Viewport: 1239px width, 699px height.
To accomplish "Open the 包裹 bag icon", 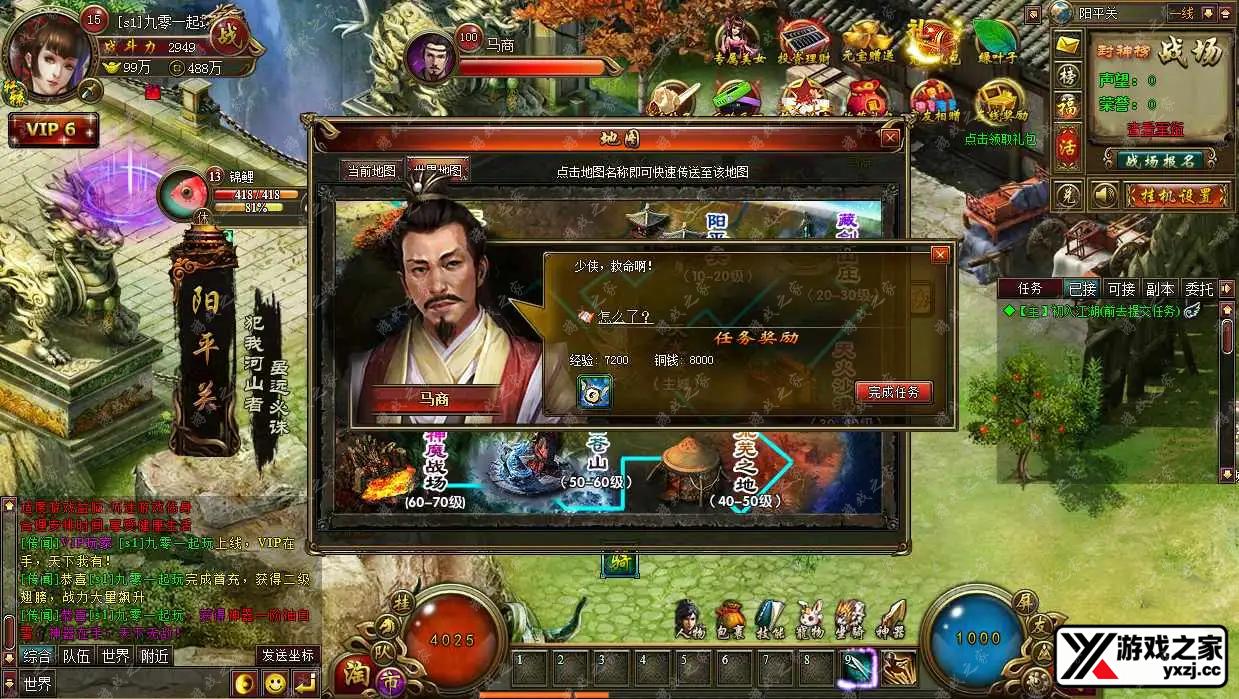I will 730,620.
